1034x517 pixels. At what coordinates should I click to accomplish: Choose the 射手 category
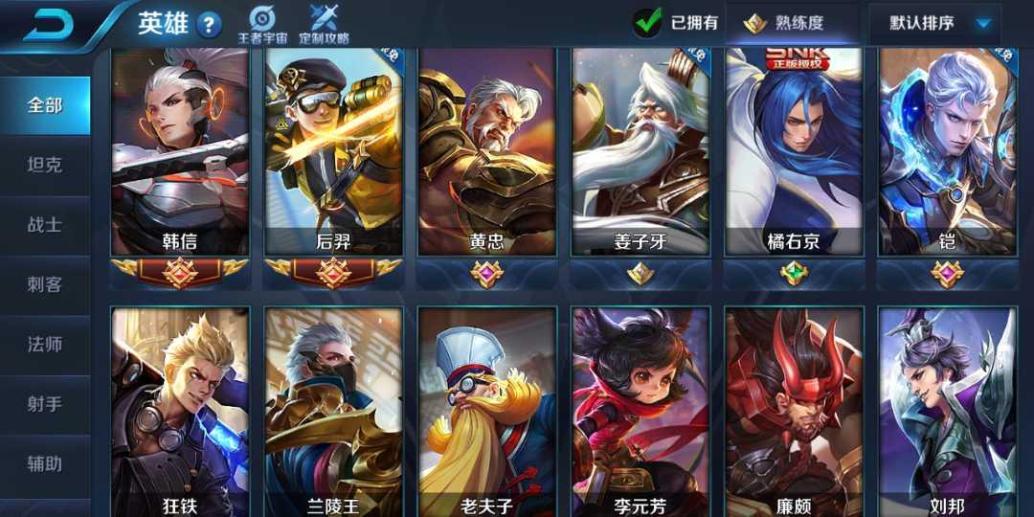pos(45,405)
